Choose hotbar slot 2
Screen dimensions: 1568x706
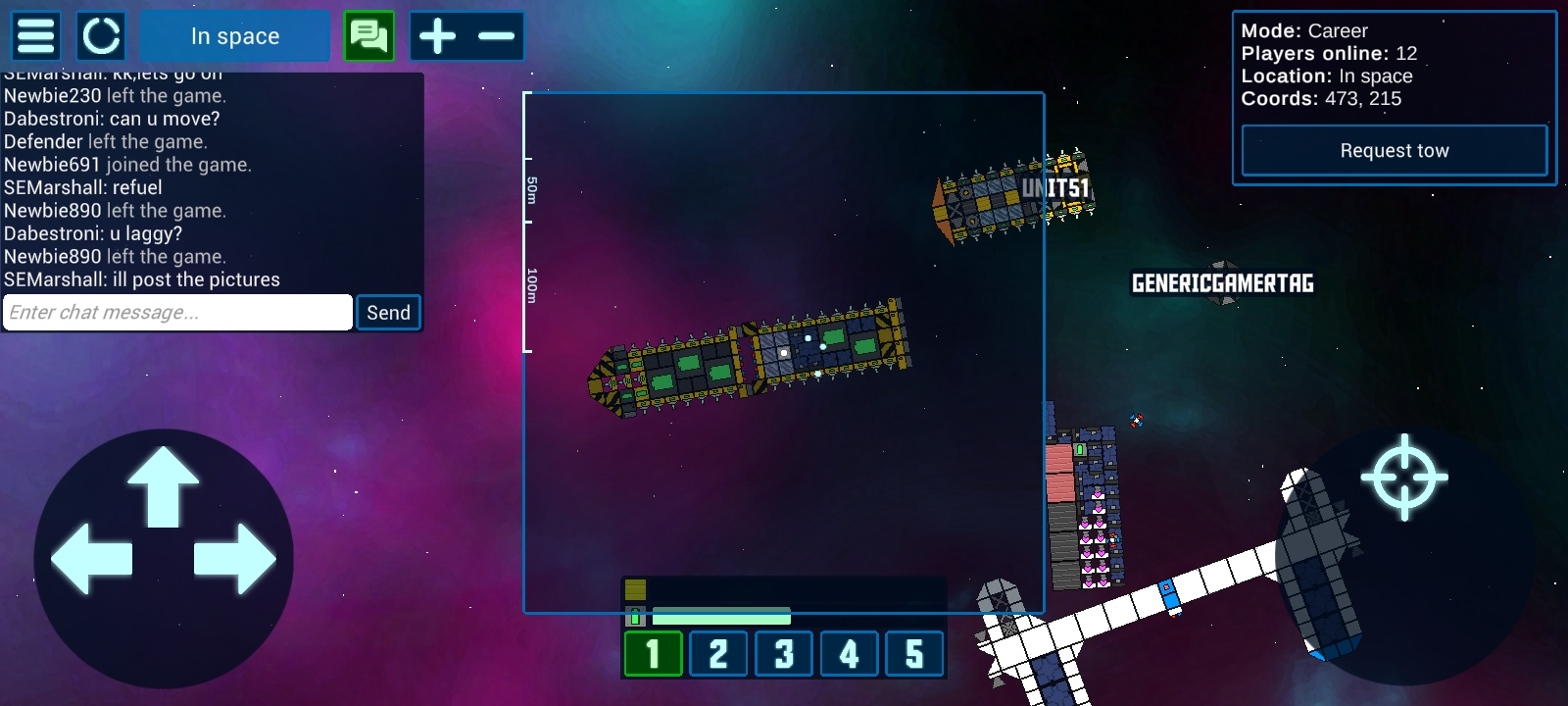click(718, 654)
